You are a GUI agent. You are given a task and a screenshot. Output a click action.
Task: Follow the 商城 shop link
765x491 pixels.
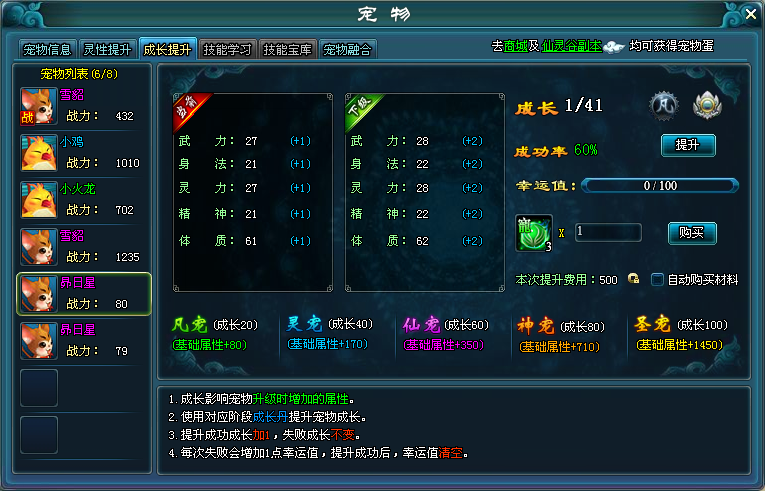coord(516,46)
